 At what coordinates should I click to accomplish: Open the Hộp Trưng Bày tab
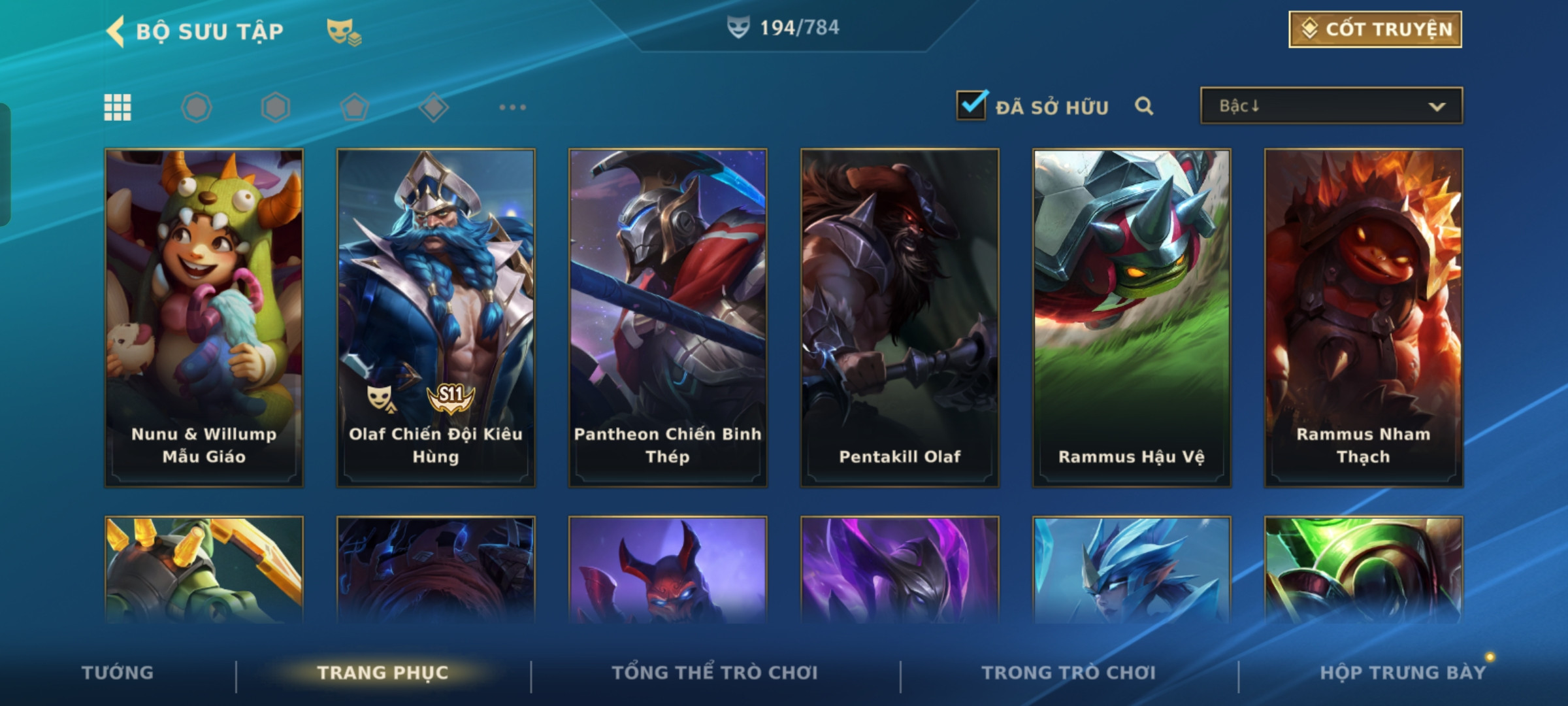(x=1403, y=673)
